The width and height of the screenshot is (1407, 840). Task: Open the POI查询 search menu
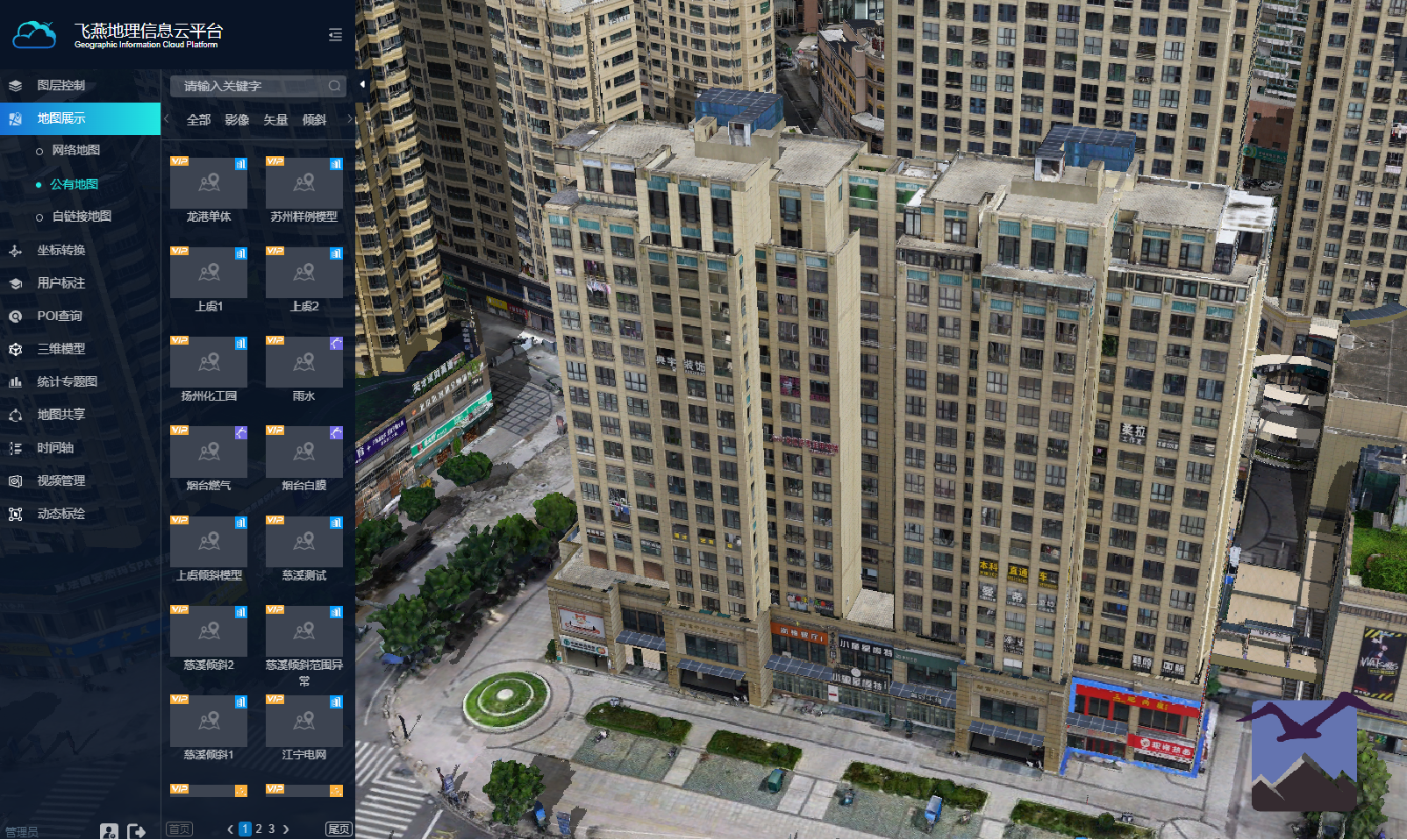point(59,316)
